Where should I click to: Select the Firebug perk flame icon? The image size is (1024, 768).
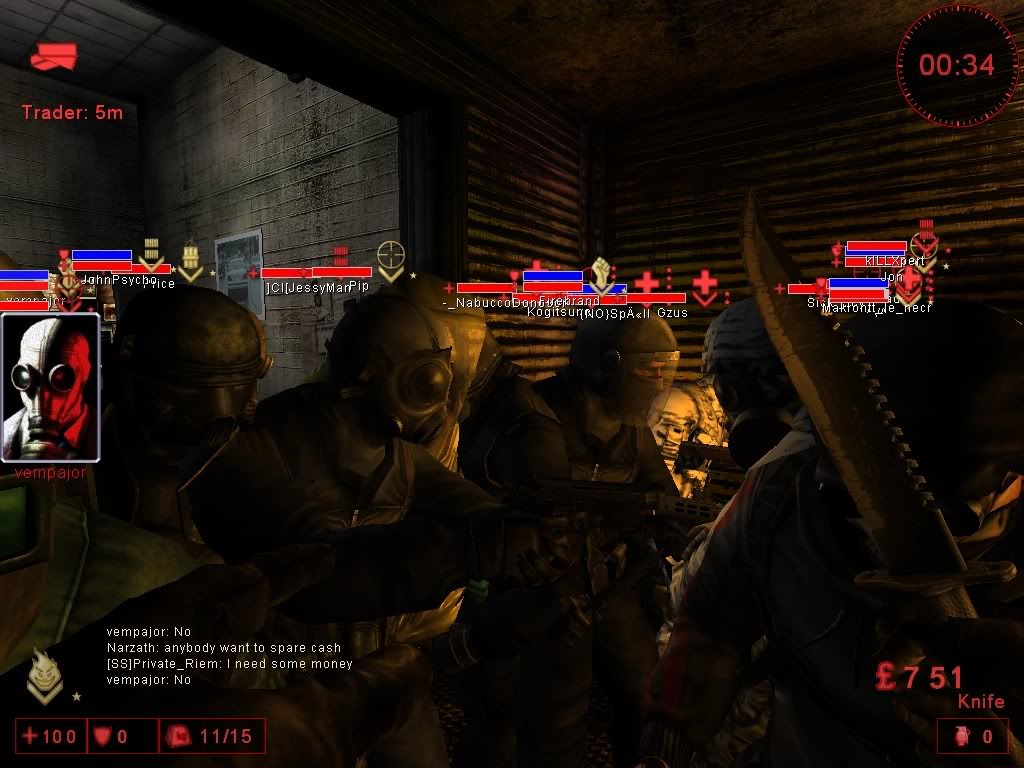41,673
